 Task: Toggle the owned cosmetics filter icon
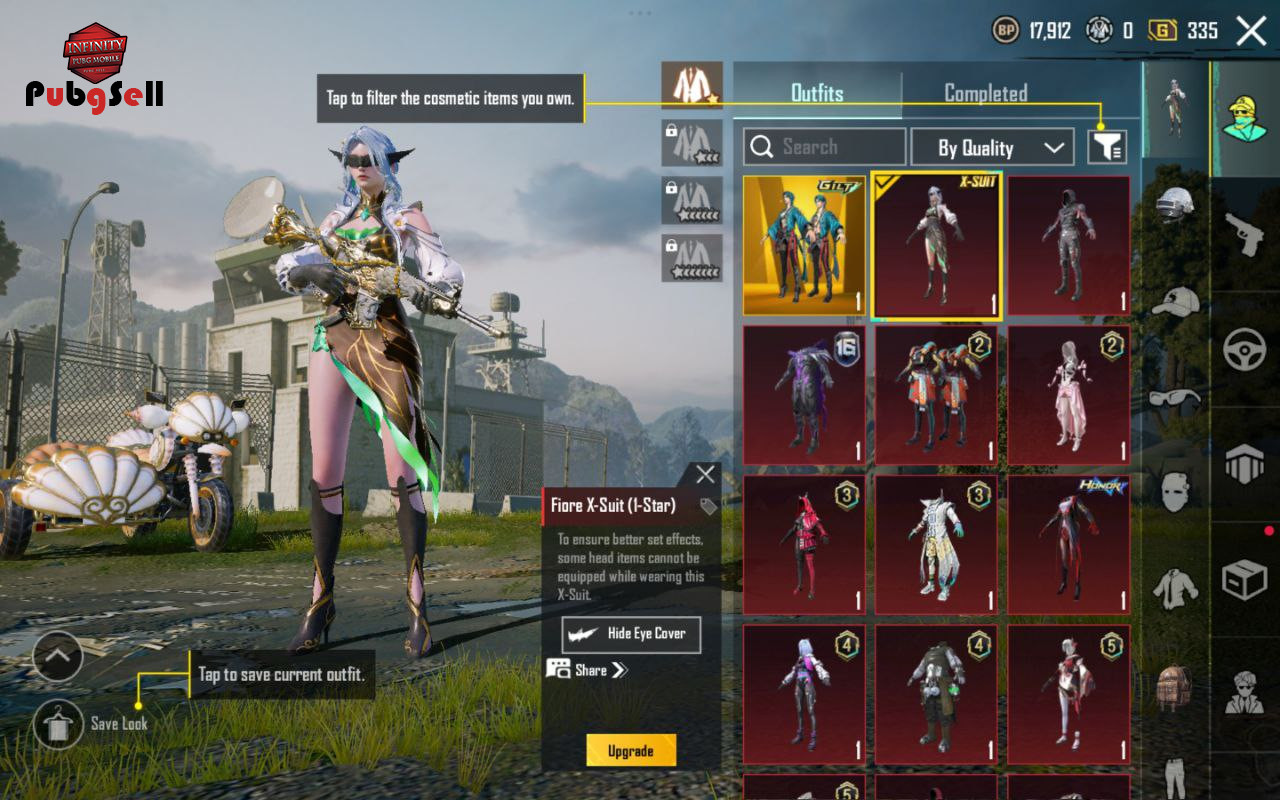click(x=1107, y=147)
